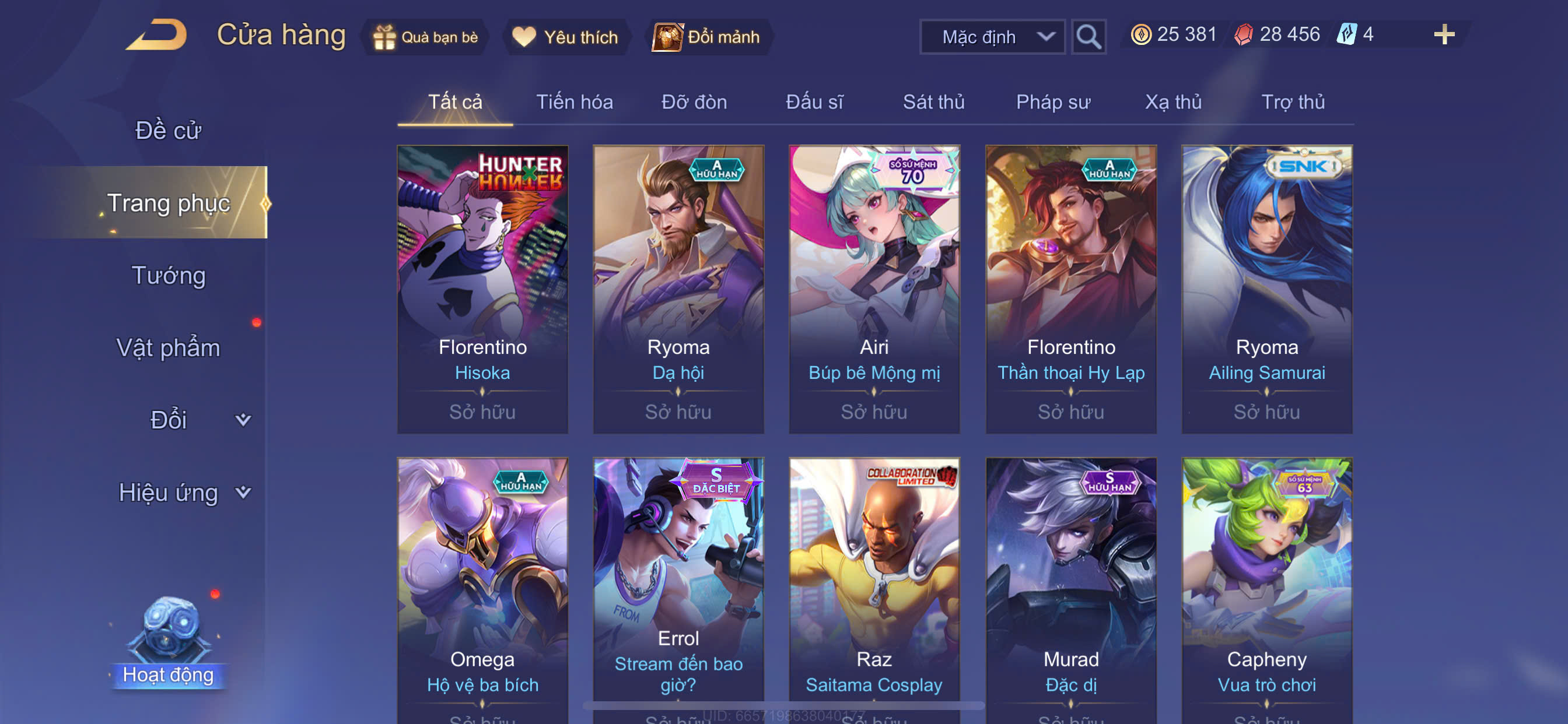
Task: Switch to the Đỡ đòn tab
Action: pyautogui.click(x=694, y=101)
